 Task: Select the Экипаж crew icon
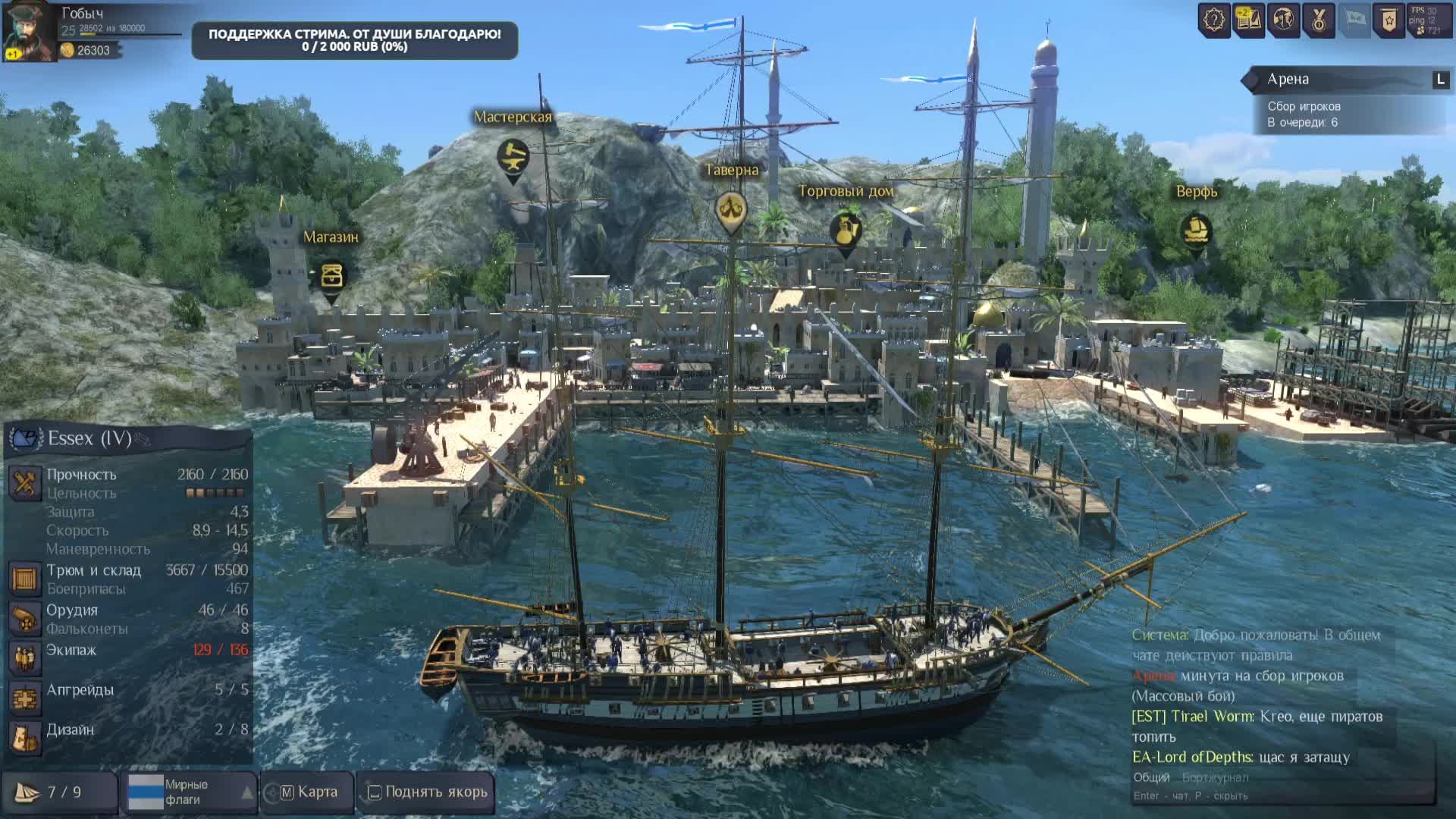tap(24, 658)
